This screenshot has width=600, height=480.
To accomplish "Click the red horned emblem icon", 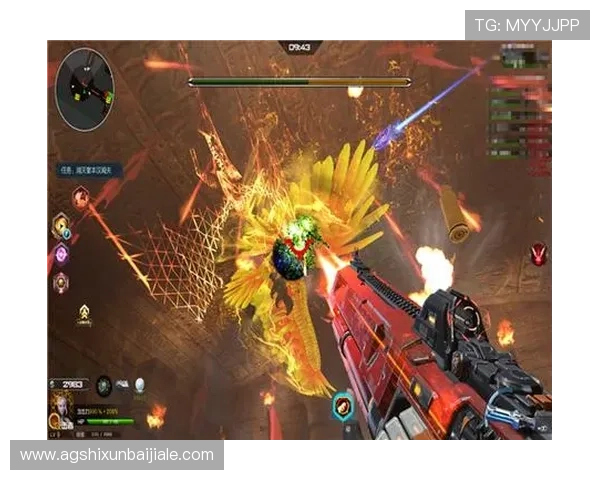I will pyautogui.click(x=540, y=253).
